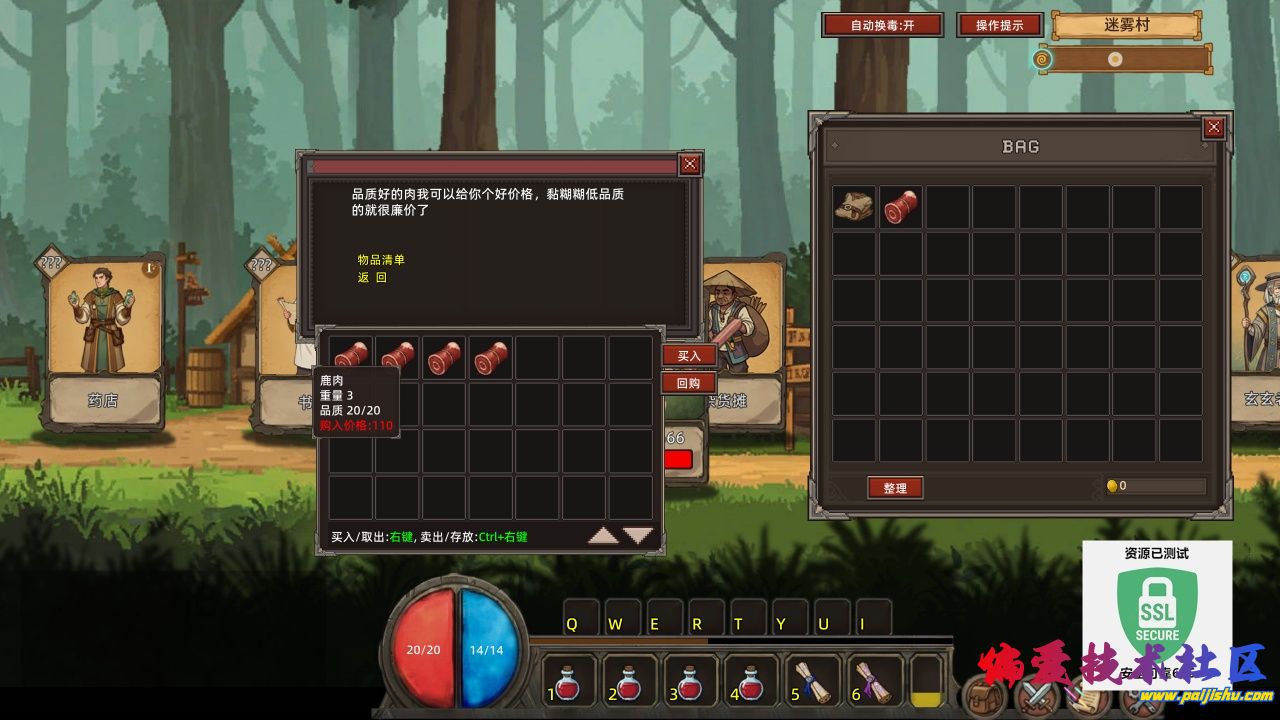Open the 操作提示 controls hint
Image resolution: width=1280 pixels, height=720 pixels.
(x=999, y=25)
